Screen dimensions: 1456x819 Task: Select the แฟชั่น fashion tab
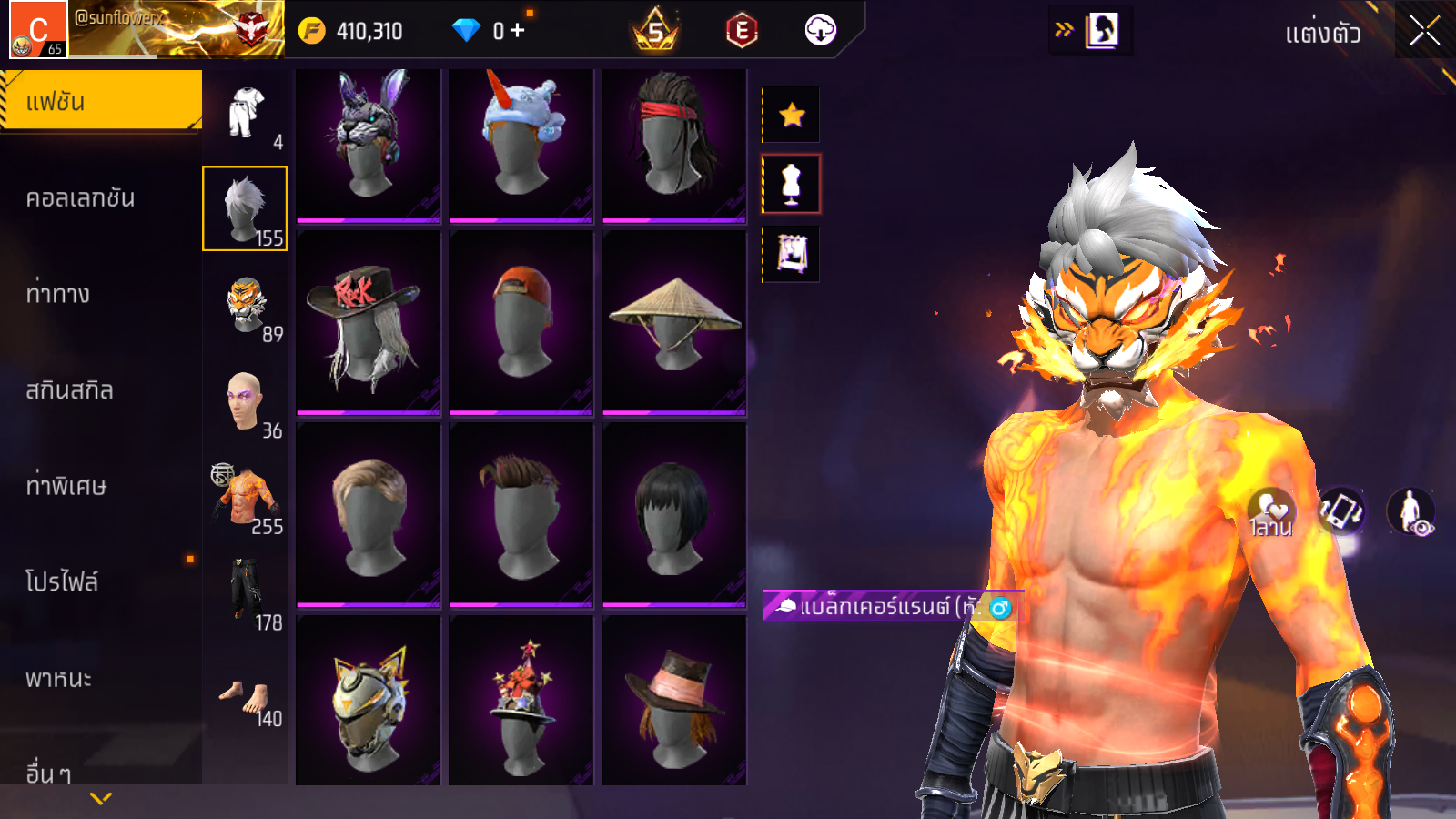point(100,100)
